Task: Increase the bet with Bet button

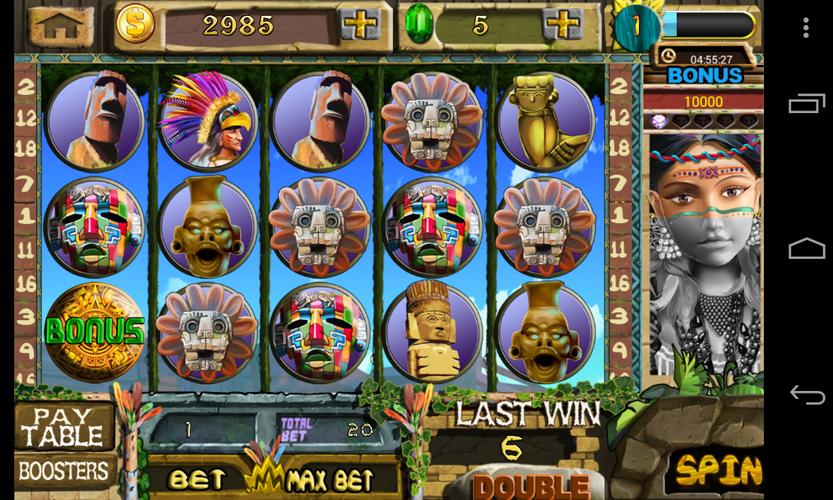Action: tap(196, 479)
